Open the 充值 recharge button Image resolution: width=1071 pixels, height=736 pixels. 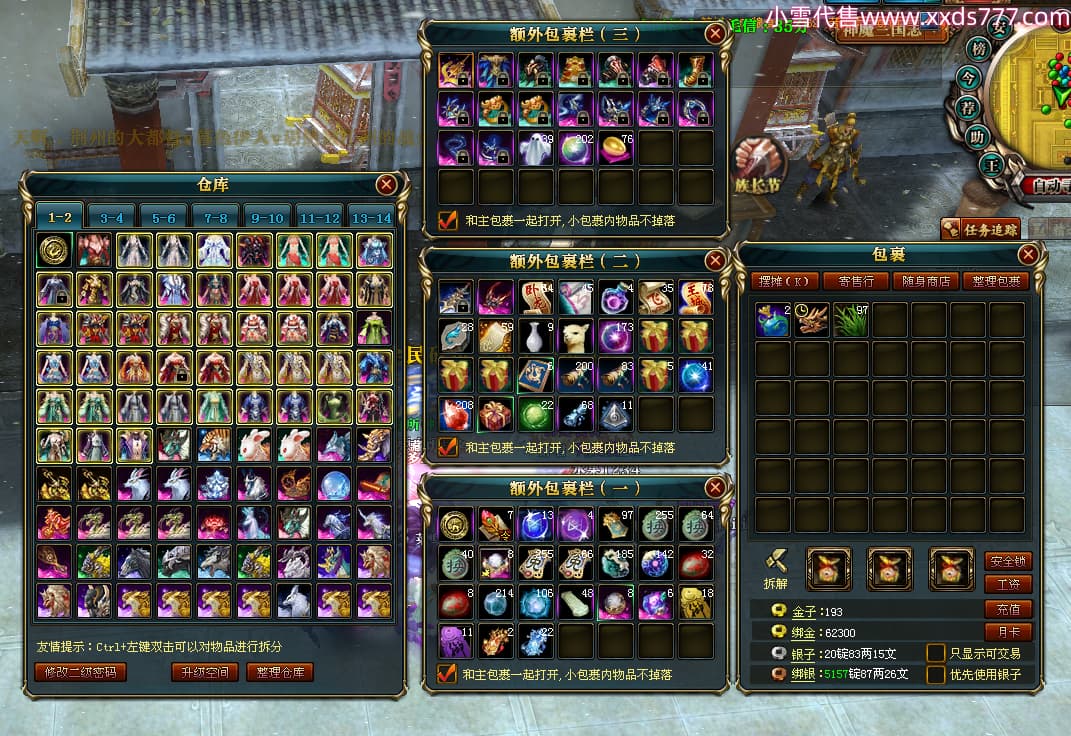coord(1008,609)
